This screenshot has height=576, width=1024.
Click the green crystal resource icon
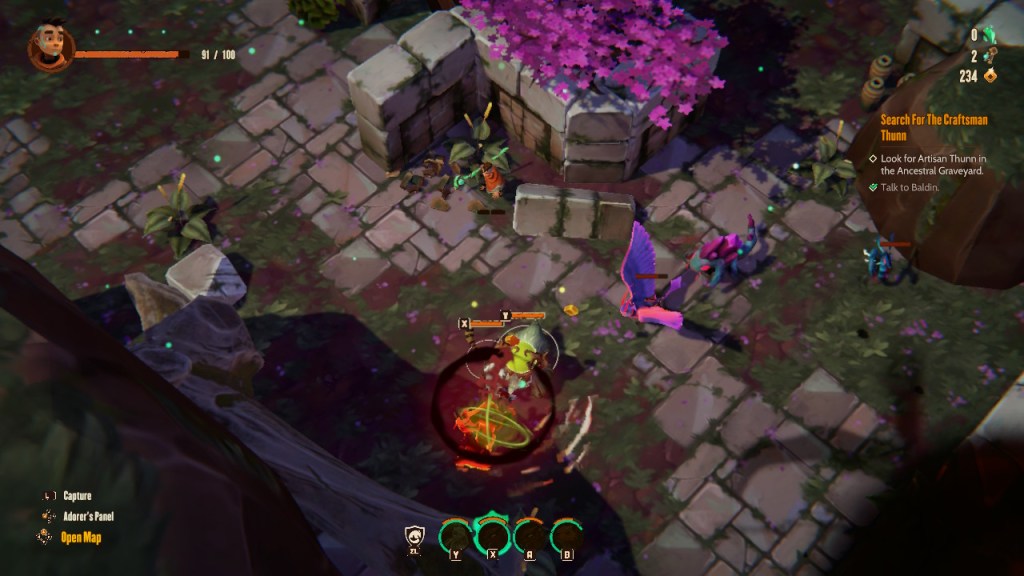click(990, 35)
